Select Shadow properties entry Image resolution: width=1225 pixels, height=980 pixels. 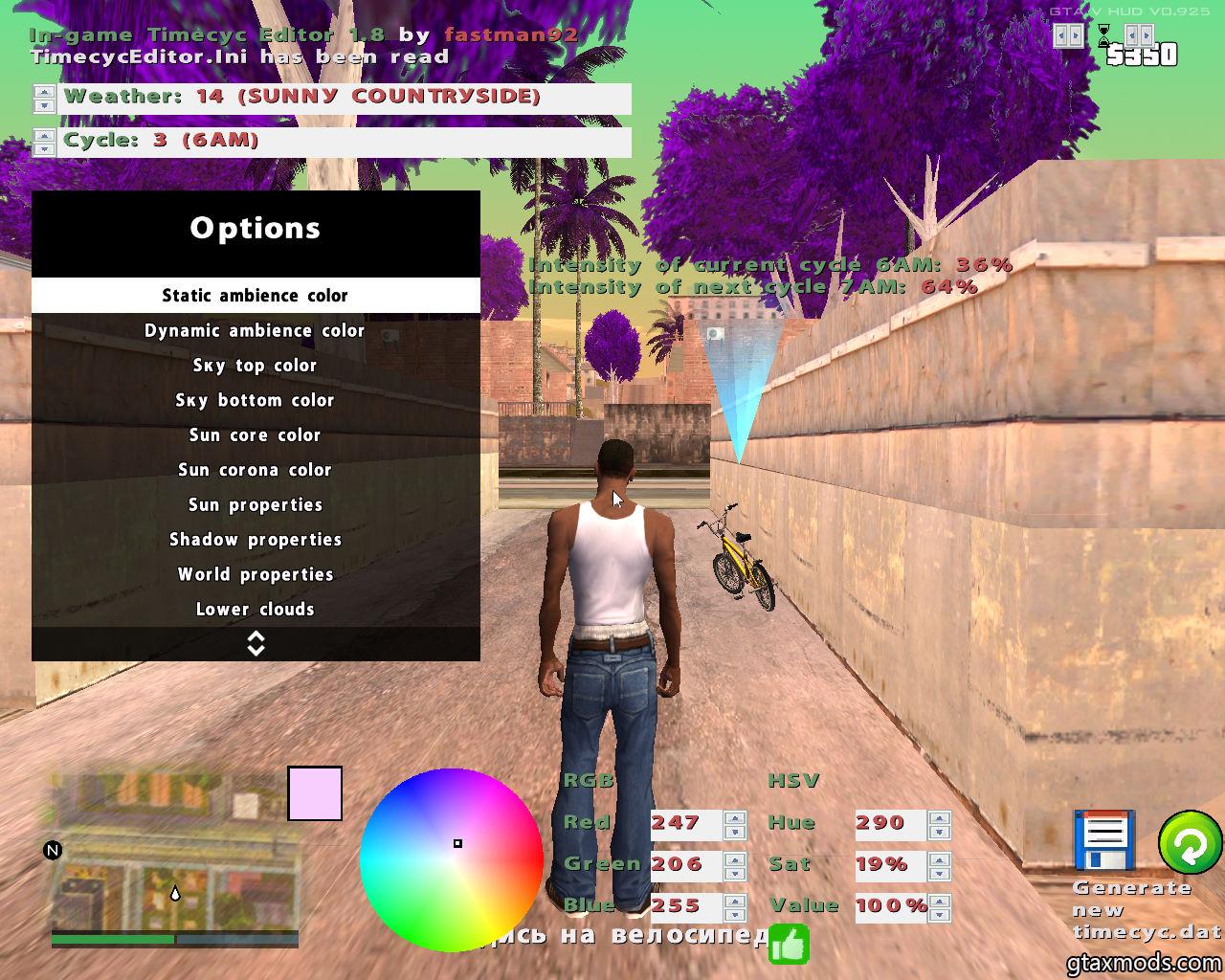(255, 540)
